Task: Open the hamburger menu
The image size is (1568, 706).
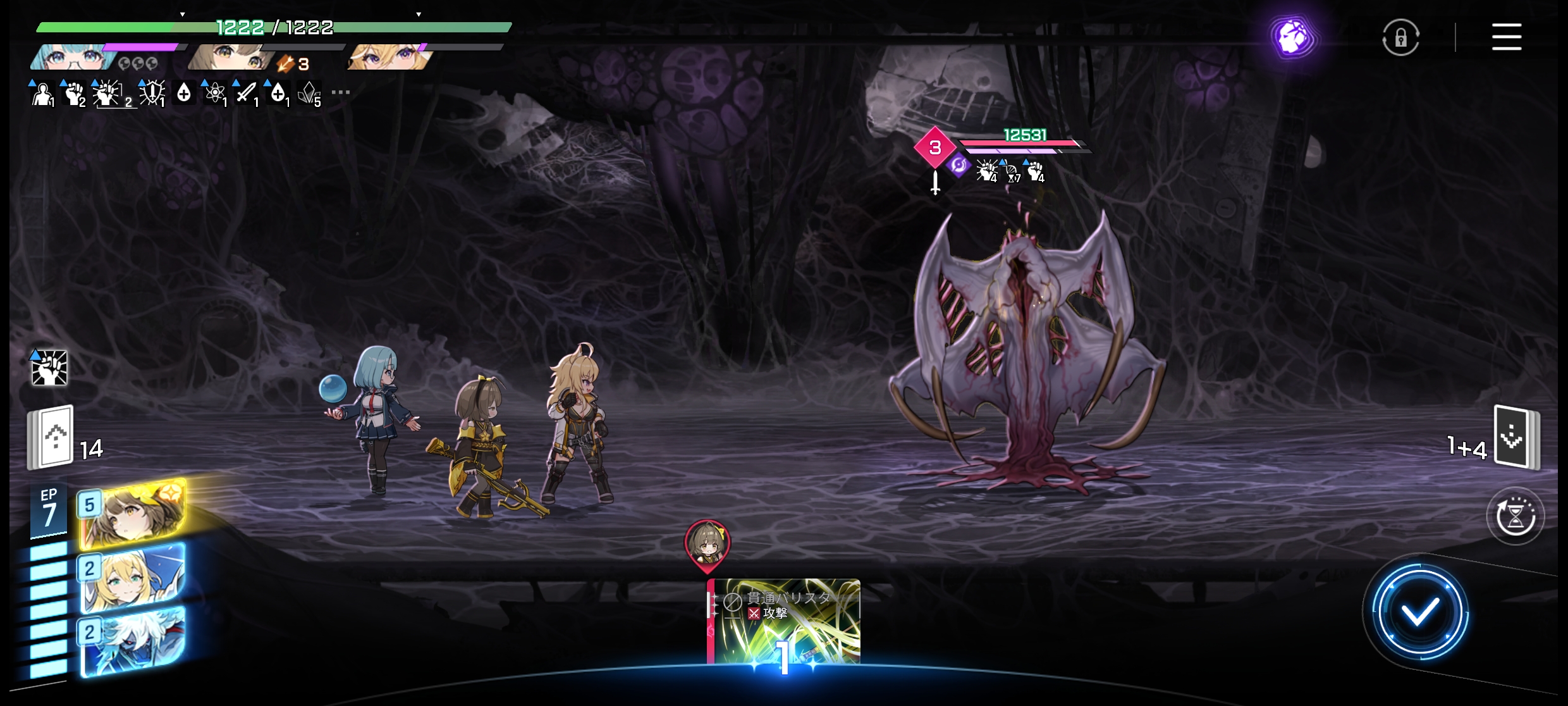Action: (1506, 37)
